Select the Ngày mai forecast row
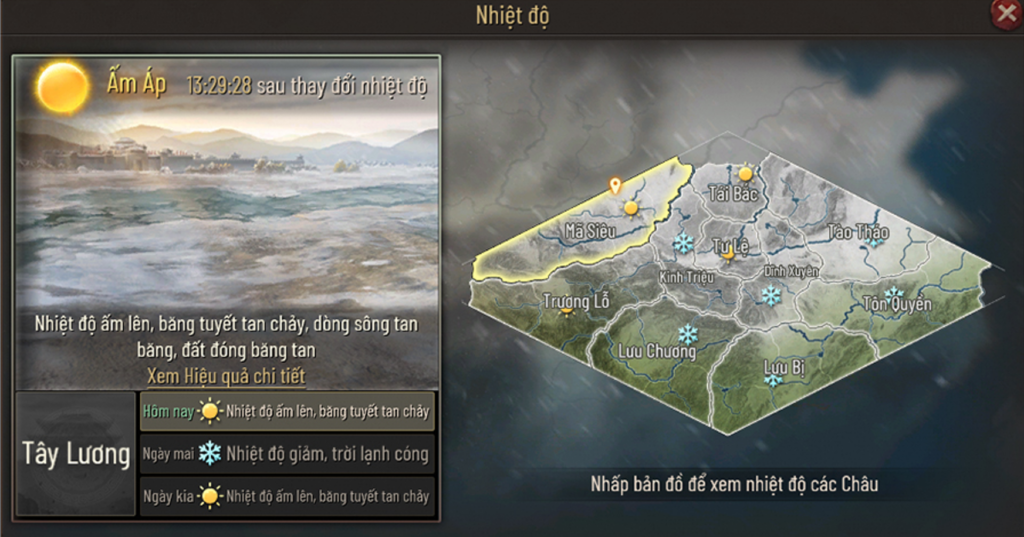 pyautogui.click(x=287, y=454)
